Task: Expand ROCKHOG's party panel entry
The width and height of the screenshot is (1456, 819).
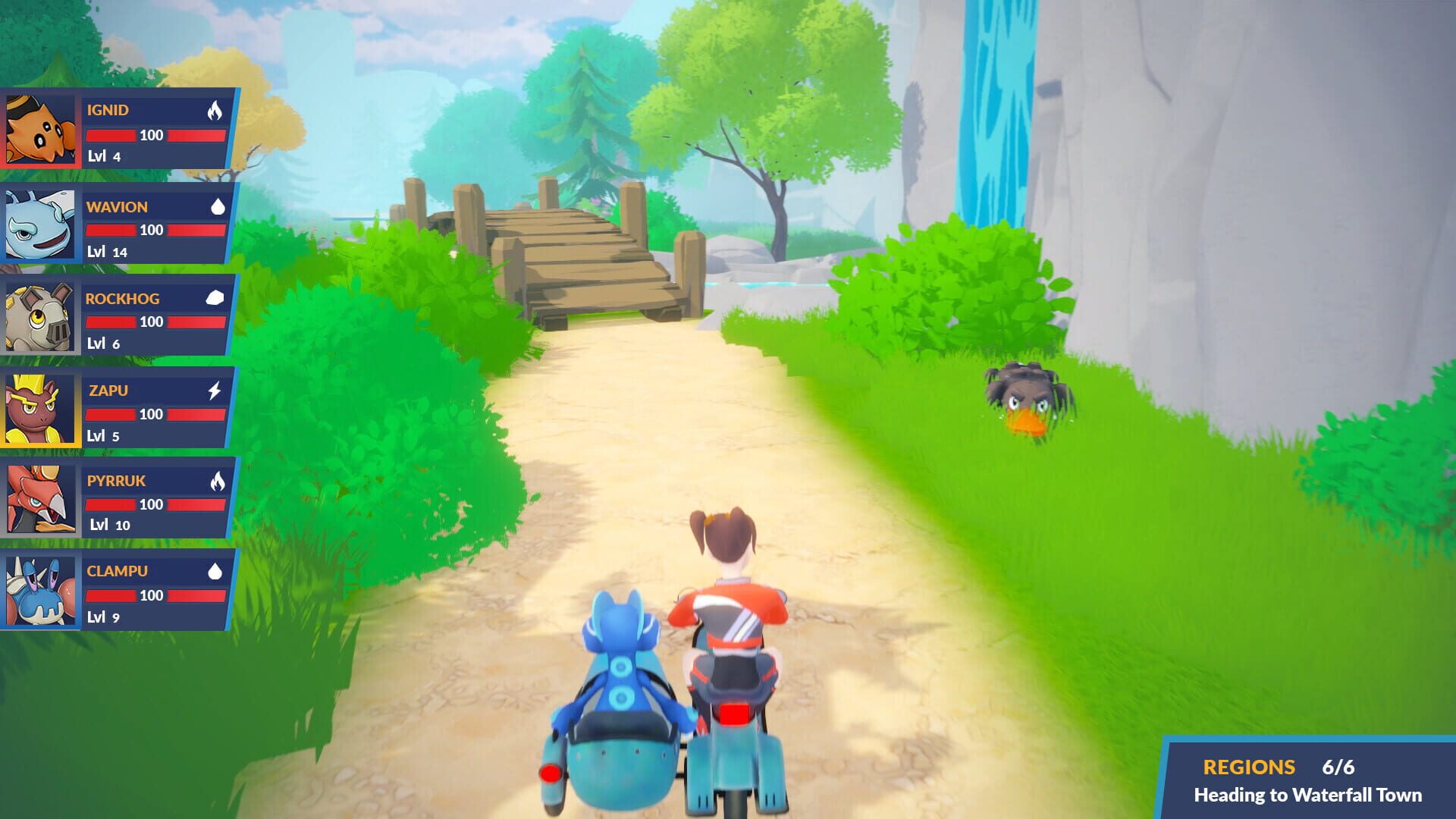Action: pos(39,315)
